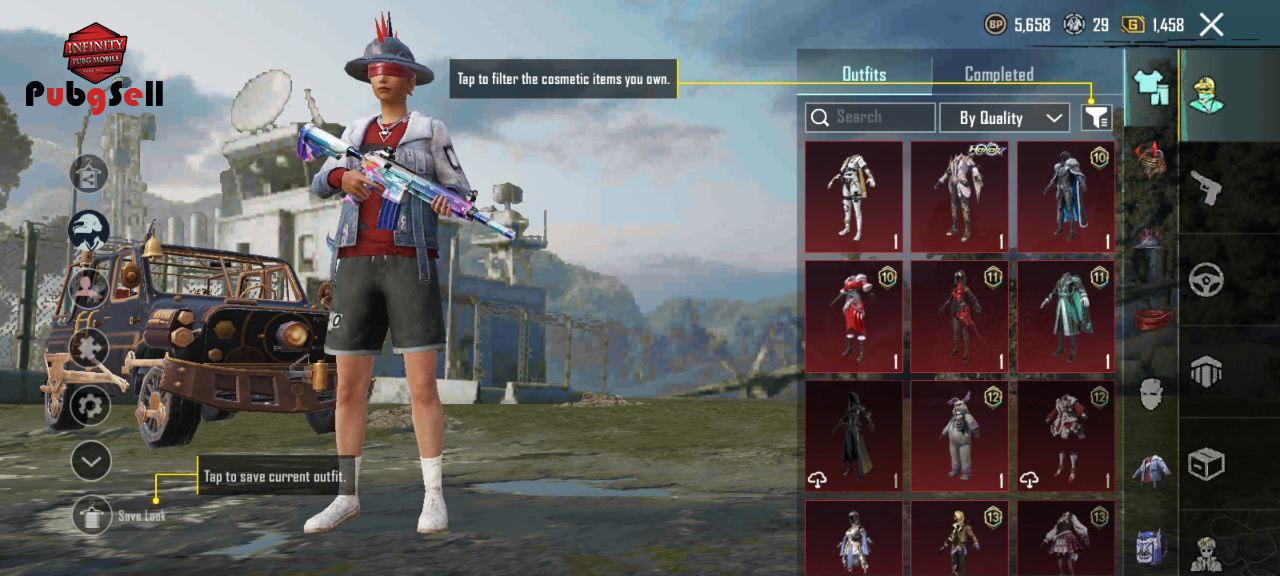The image size is (1280, 576).
Task: Open the wardrobe hanger share icon
Action: pos(89,174)
